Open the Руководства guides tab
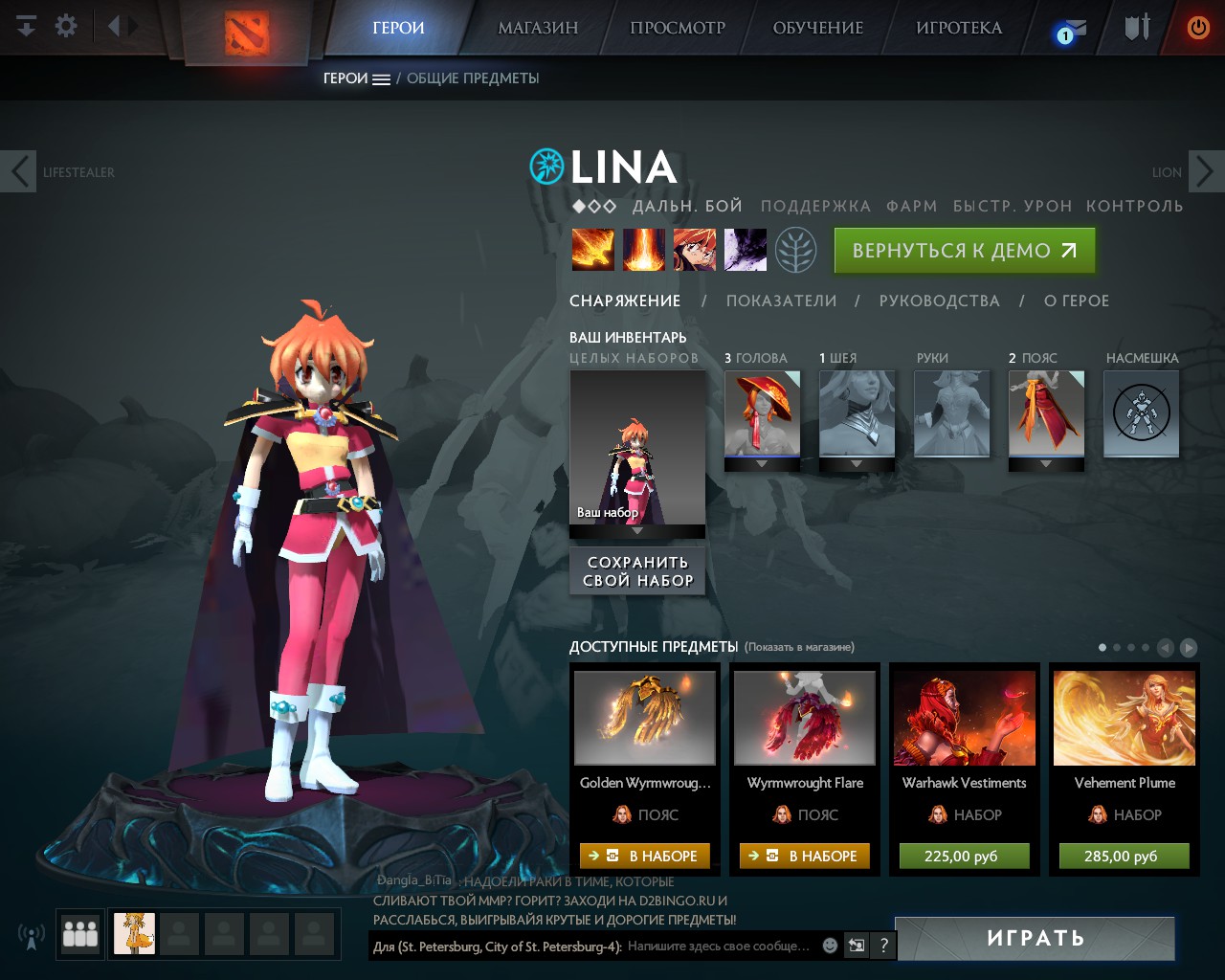This screenshot has height=980, width=1225. (939, 301)
